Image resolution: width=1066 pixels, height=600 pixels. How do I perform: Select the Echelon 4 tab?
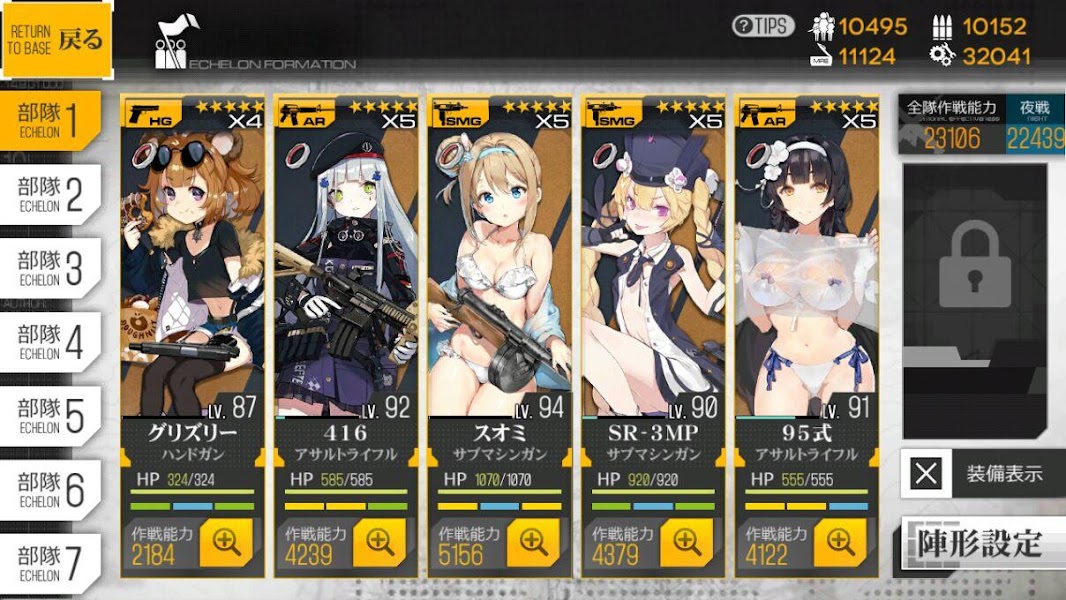(x=50, y=342)
